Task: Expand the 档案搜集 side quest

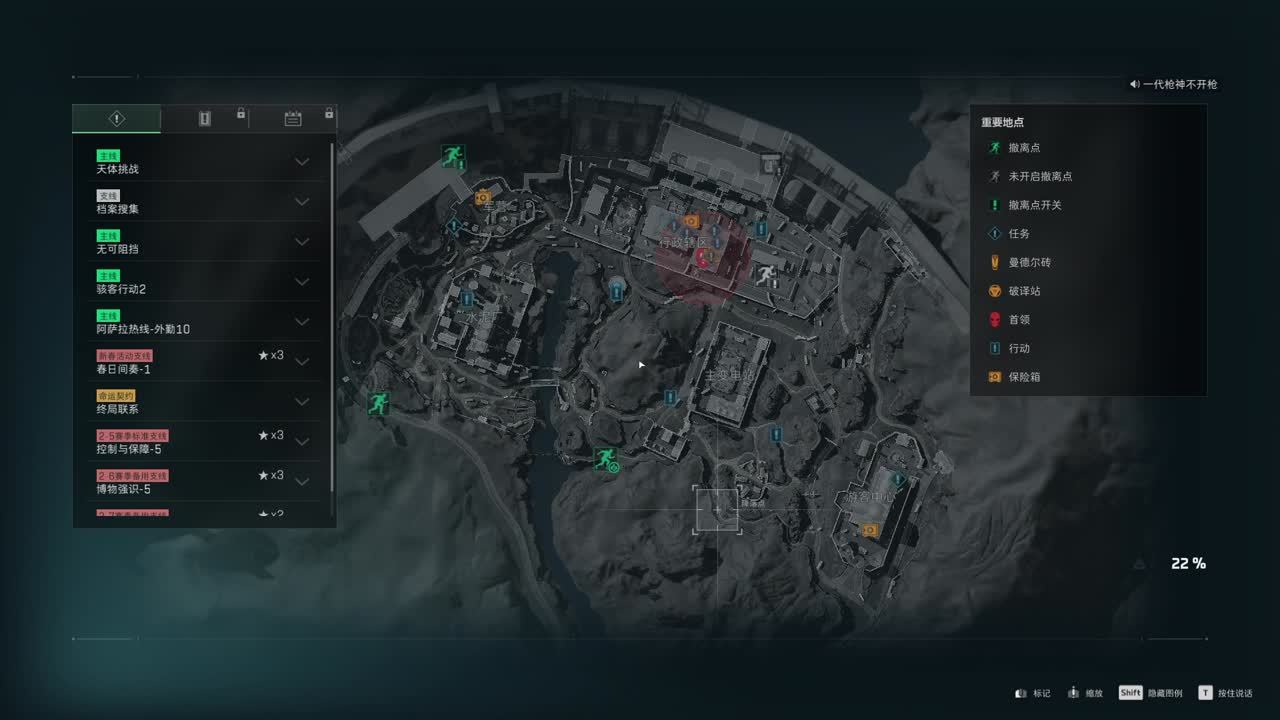Action: tap(302, 202)
